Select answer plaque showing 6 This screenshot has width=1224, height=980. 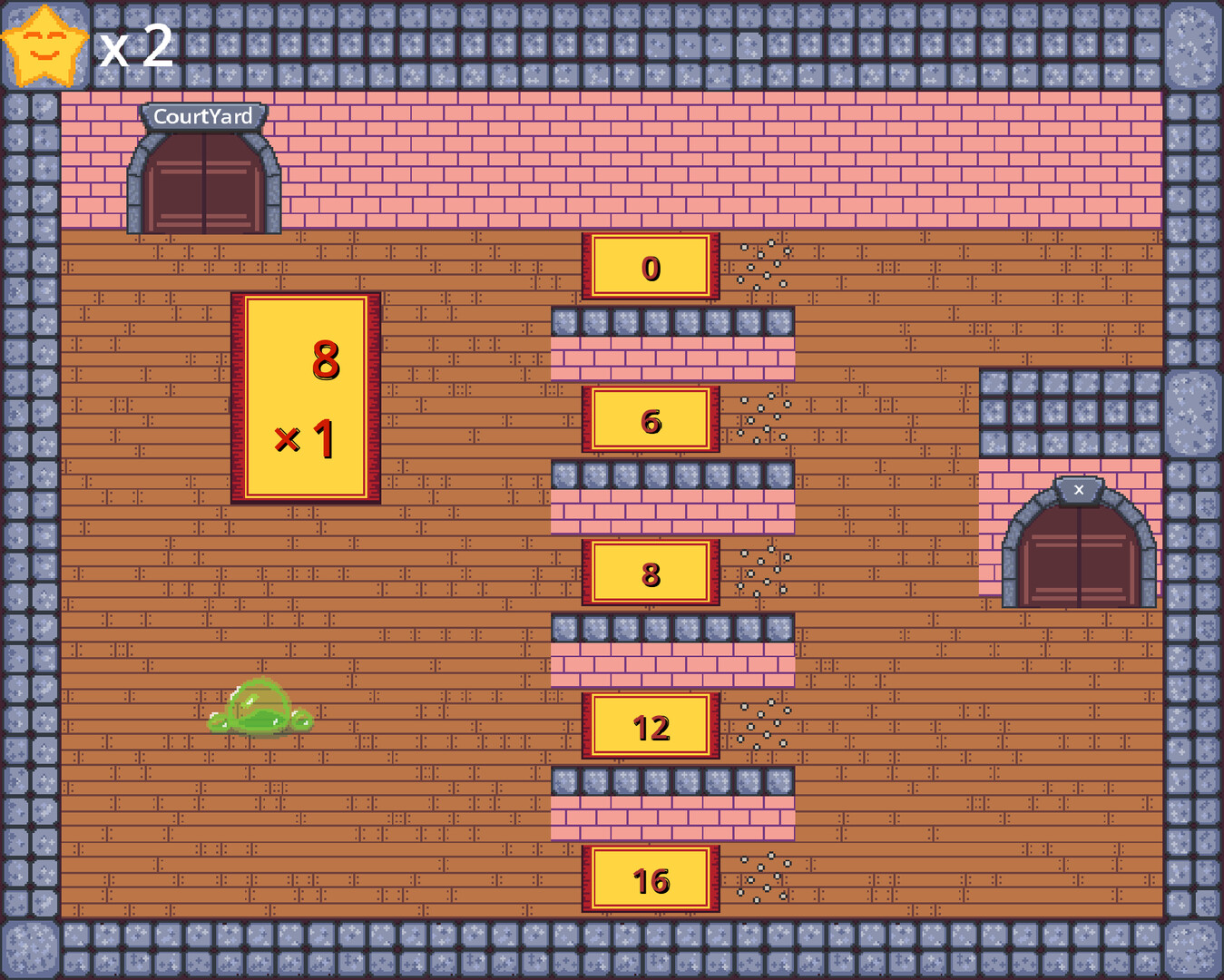tap(650, 421)
